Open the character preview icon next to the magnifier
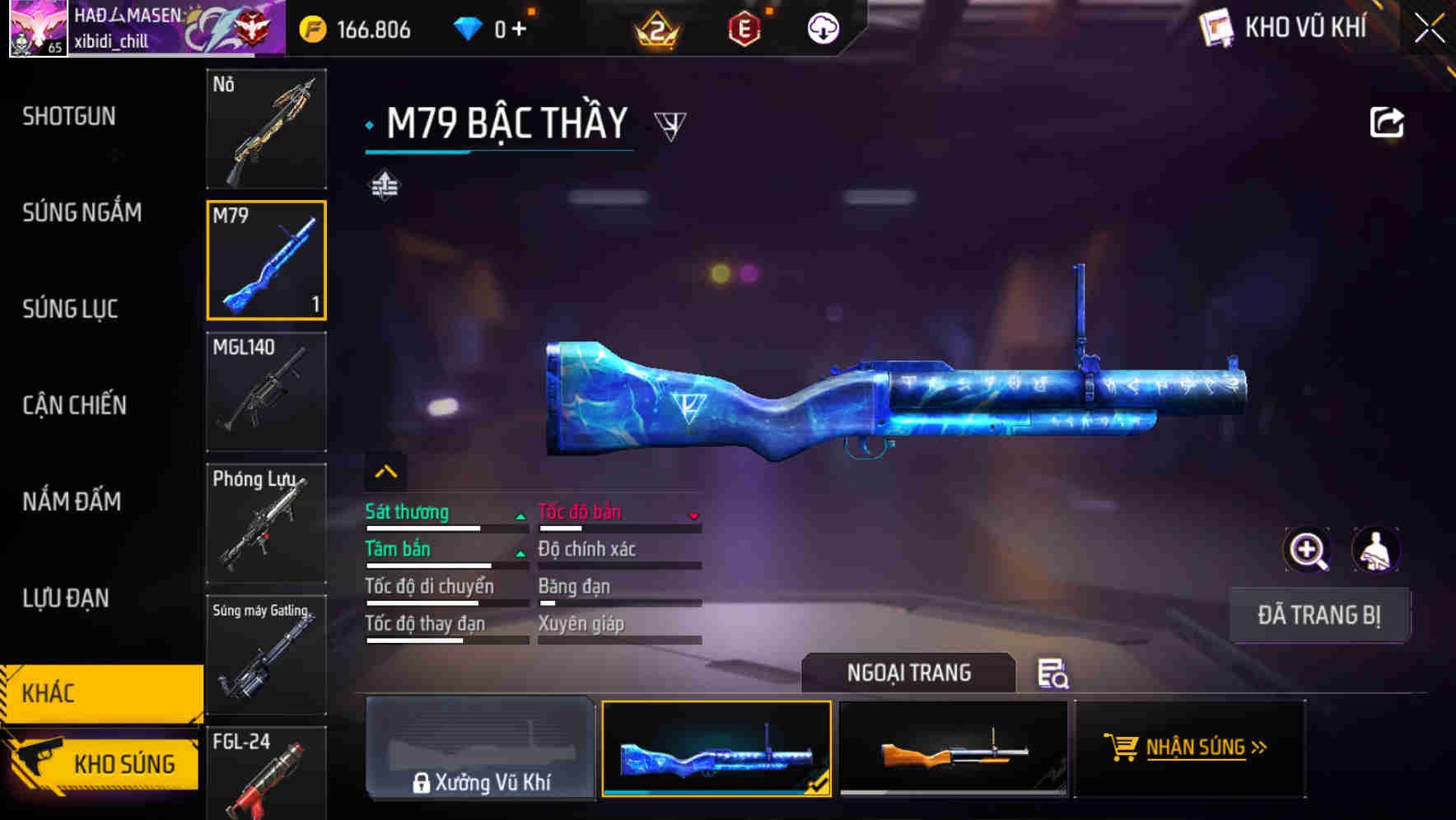The image size is (1456, 820). pos(1375,550)
